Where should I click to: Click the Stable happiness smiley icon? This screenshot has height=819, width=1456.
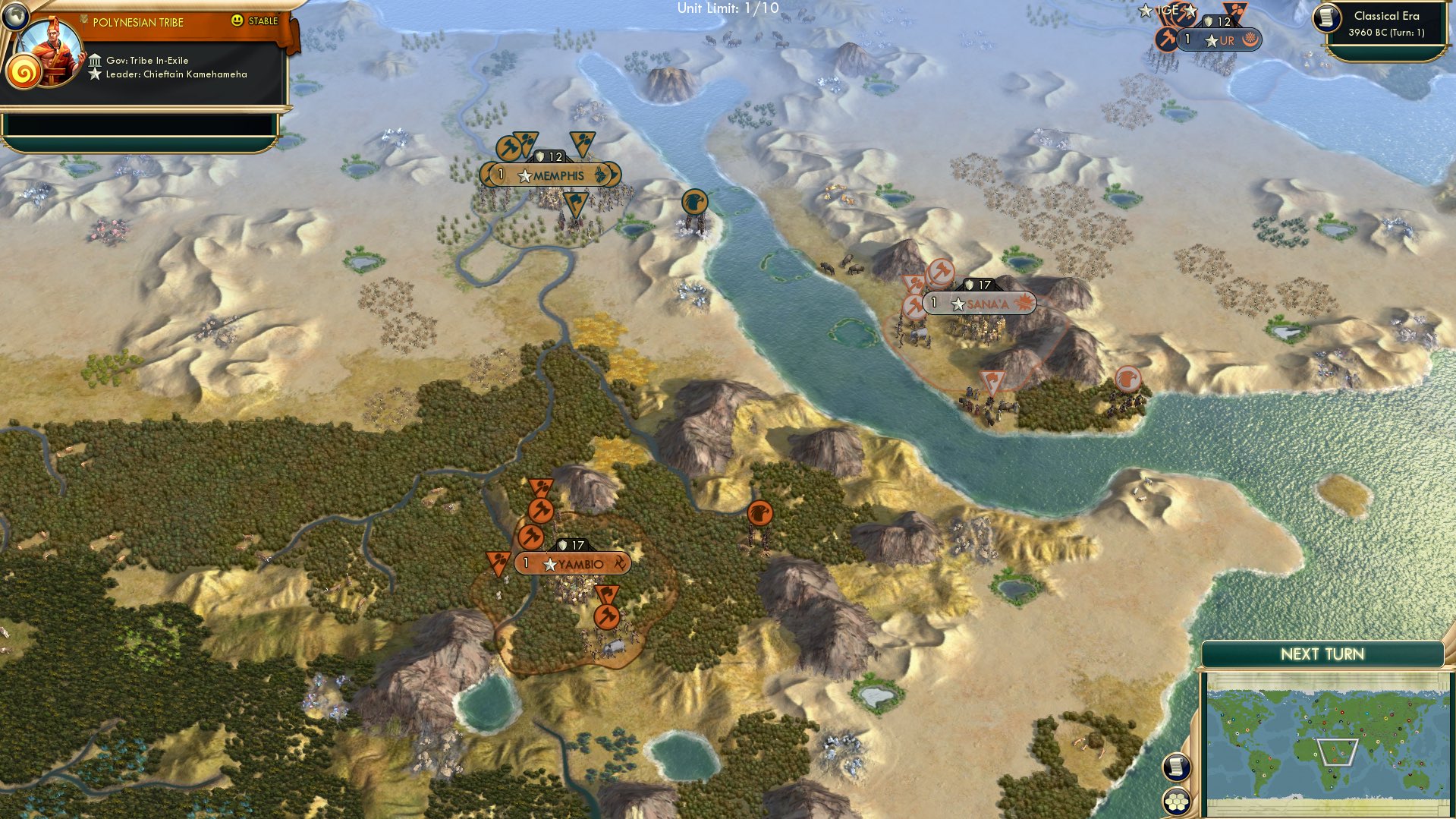tap(236, 22)
